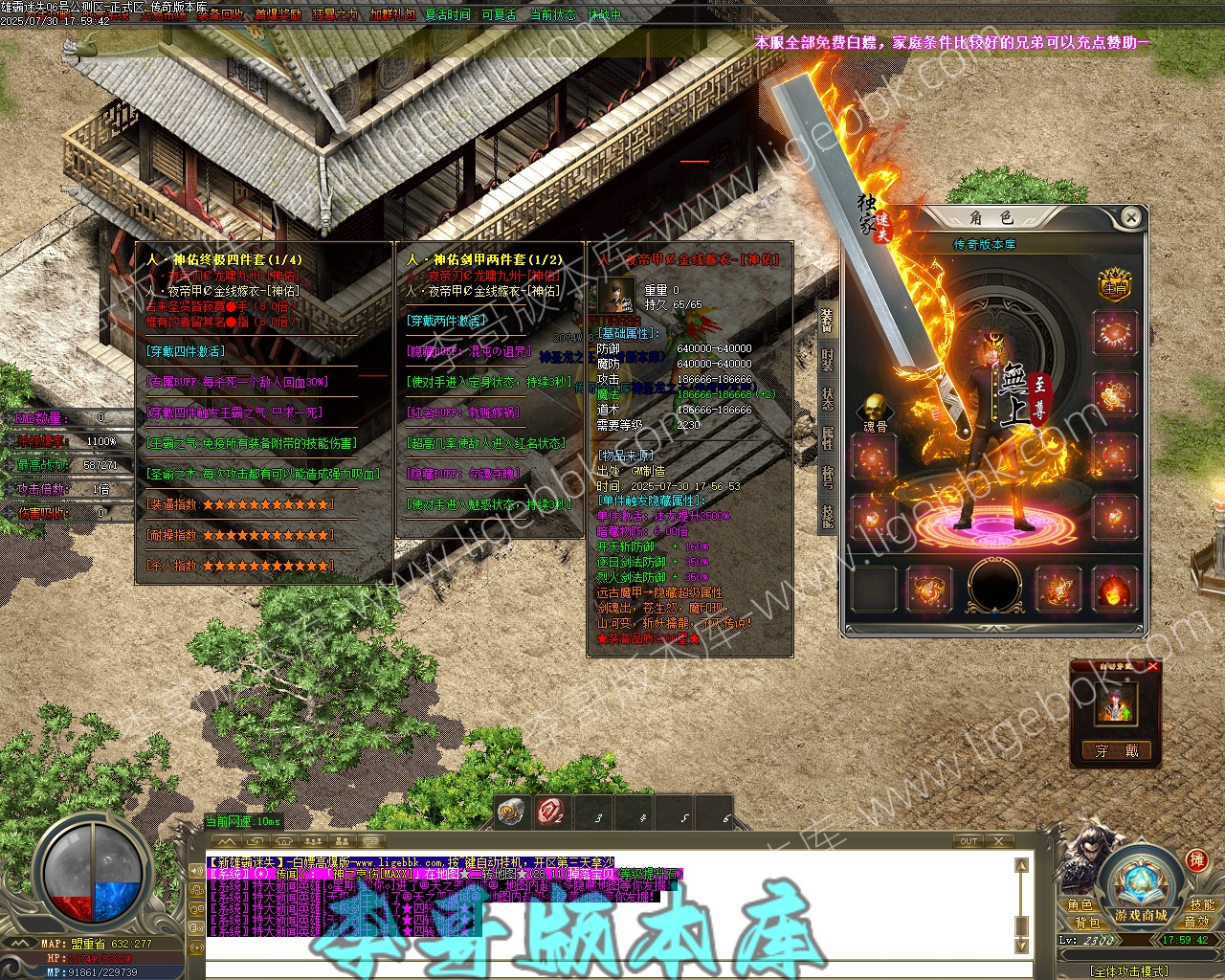Show the 属性 attributes tab
Image resolution: width=1225 pixels, height=980 pixels.
pos(827,437)
